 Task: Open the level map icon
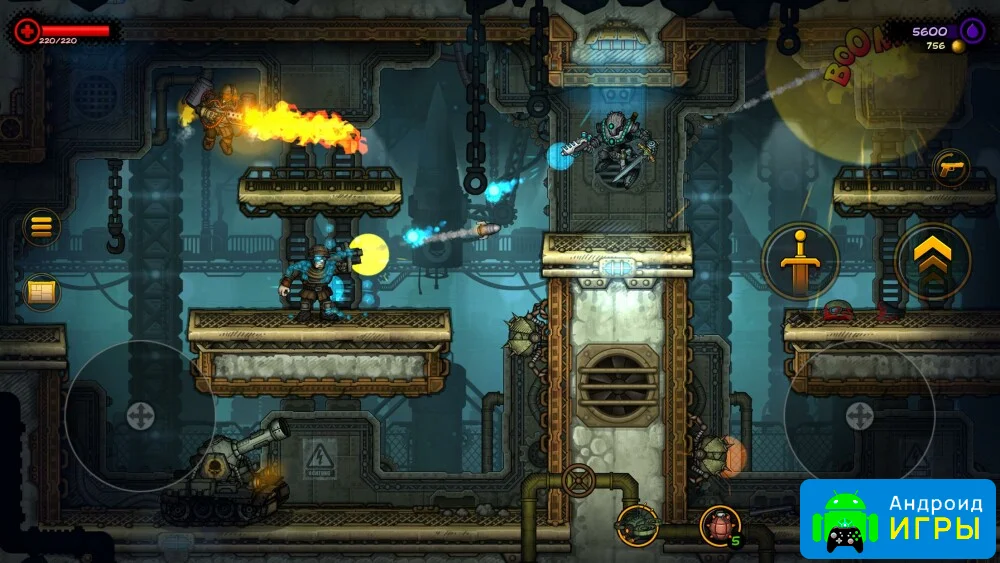[x=42, y=291]
